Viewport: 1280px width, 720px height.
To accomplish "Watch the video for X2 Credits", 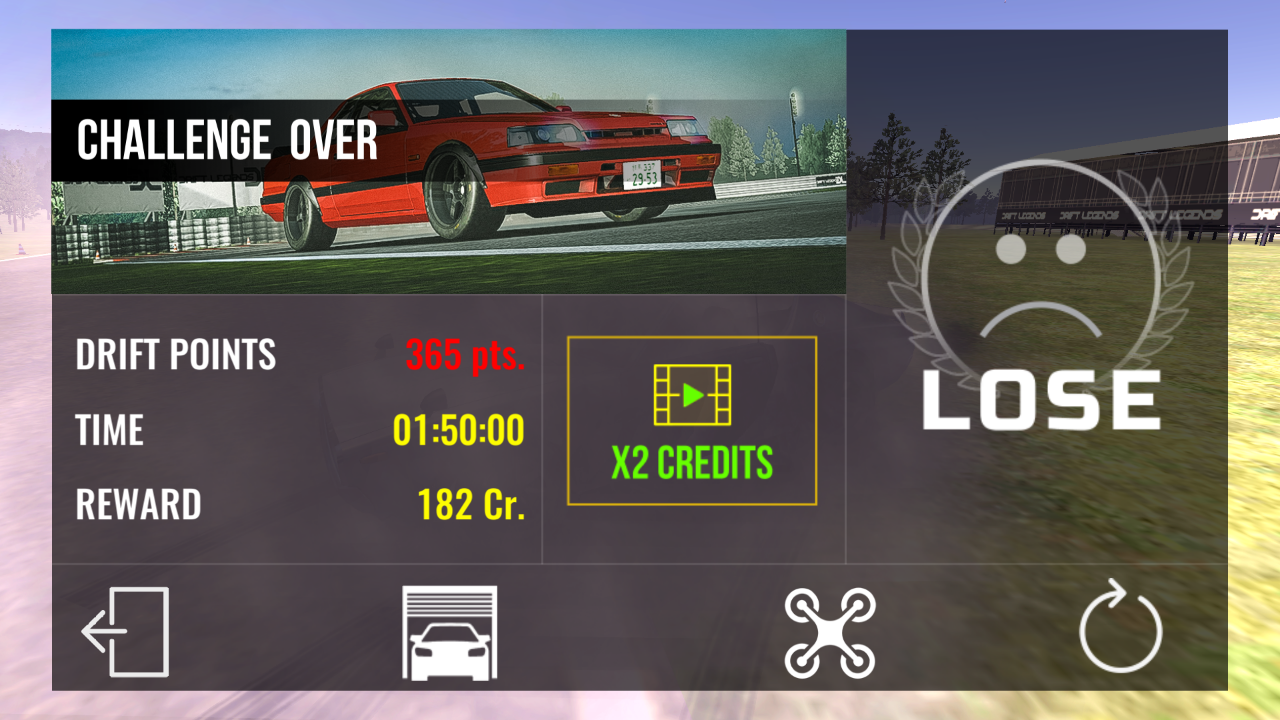I will click(692, 421).
